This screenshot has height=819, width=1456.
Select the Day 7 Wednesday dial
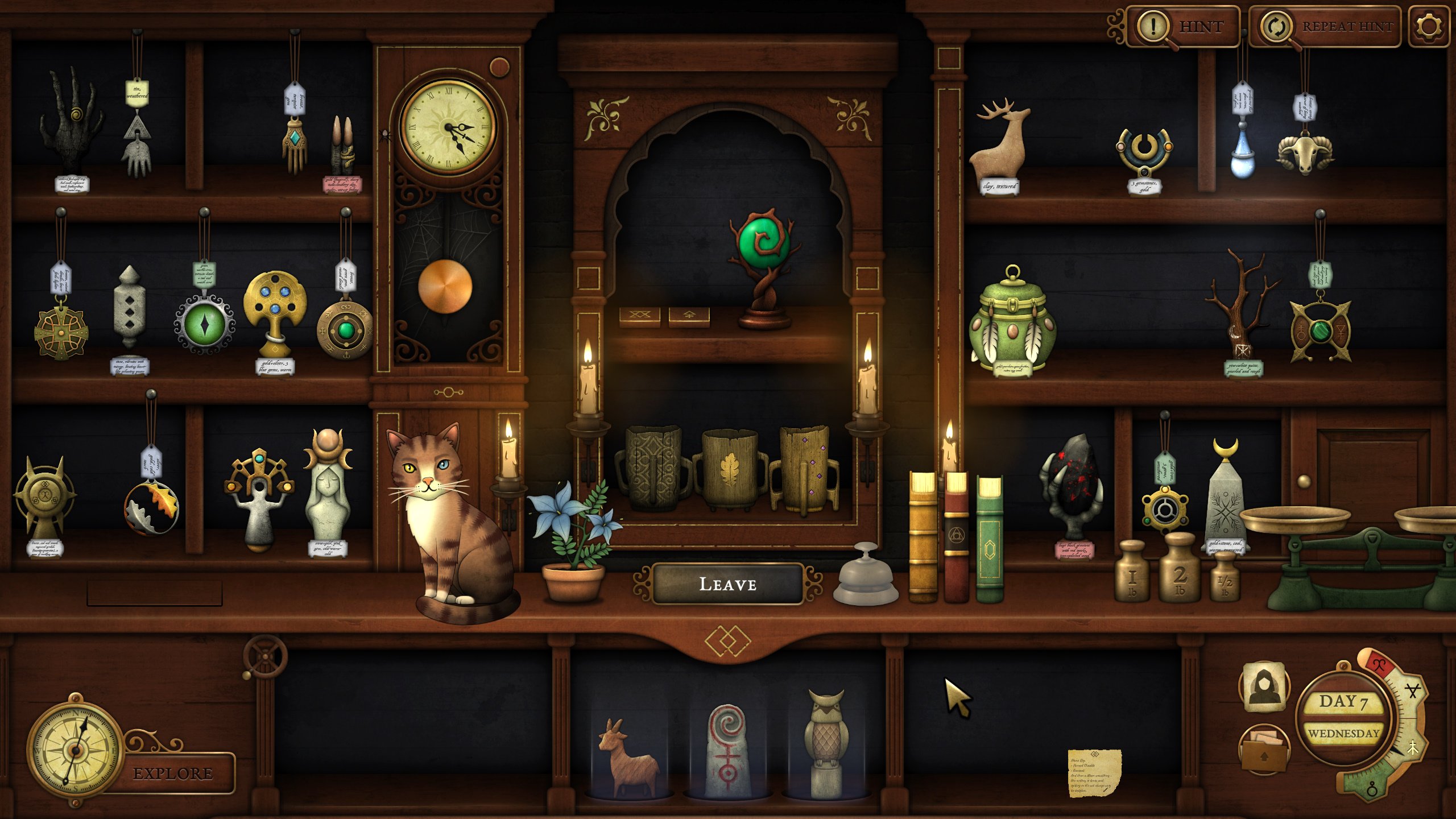1343,717
